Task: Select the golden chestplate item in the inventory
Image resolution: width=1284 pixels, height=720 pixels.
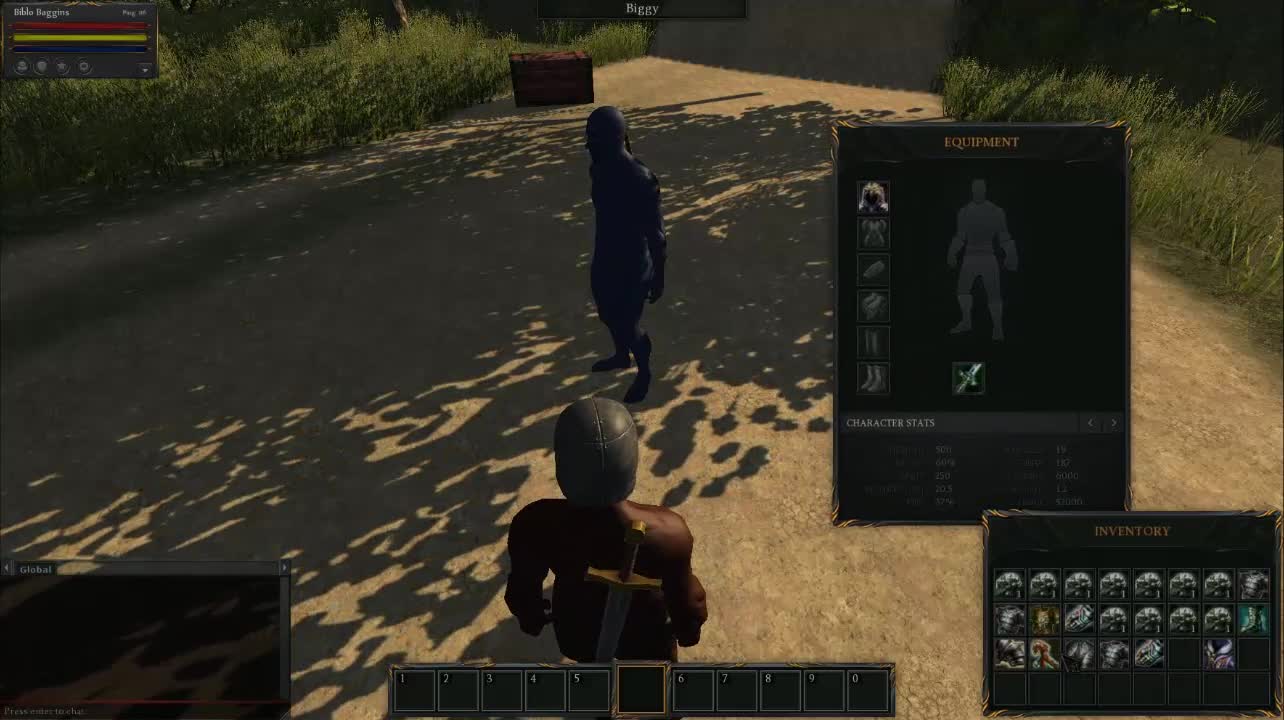Action: click(1043, 618)
